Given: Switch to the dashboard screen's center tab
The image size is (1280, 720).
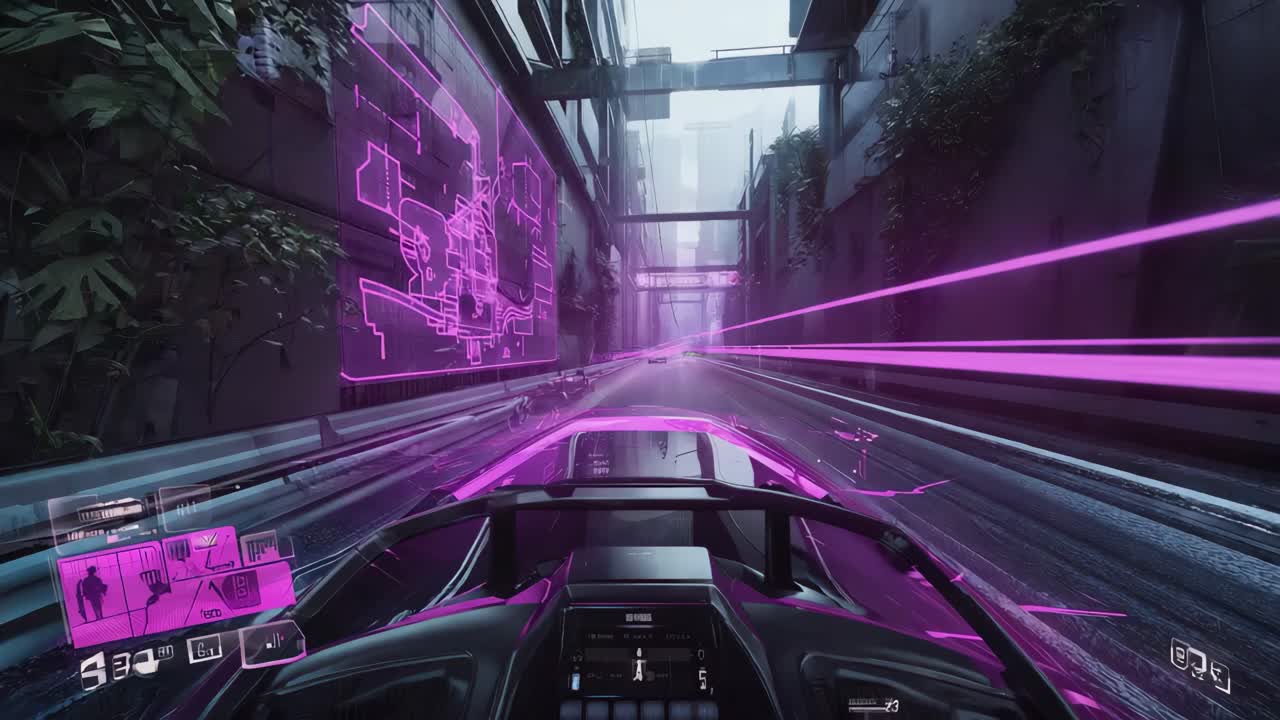Looking at the screenshot, I should (638, 635).
